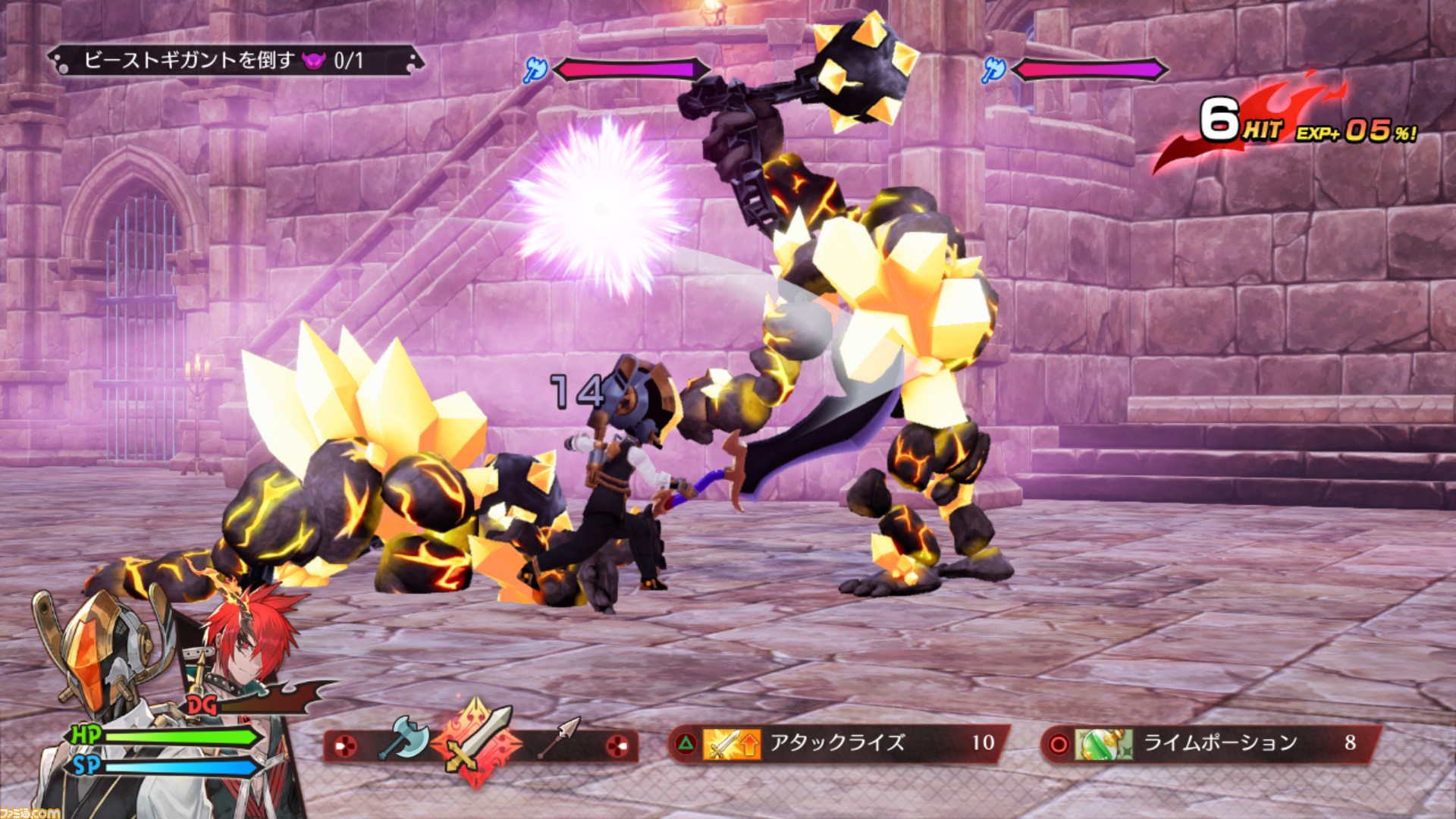Use the アタックライズ skill slot
Viewport: 1456px width, 819px height.
838,743
